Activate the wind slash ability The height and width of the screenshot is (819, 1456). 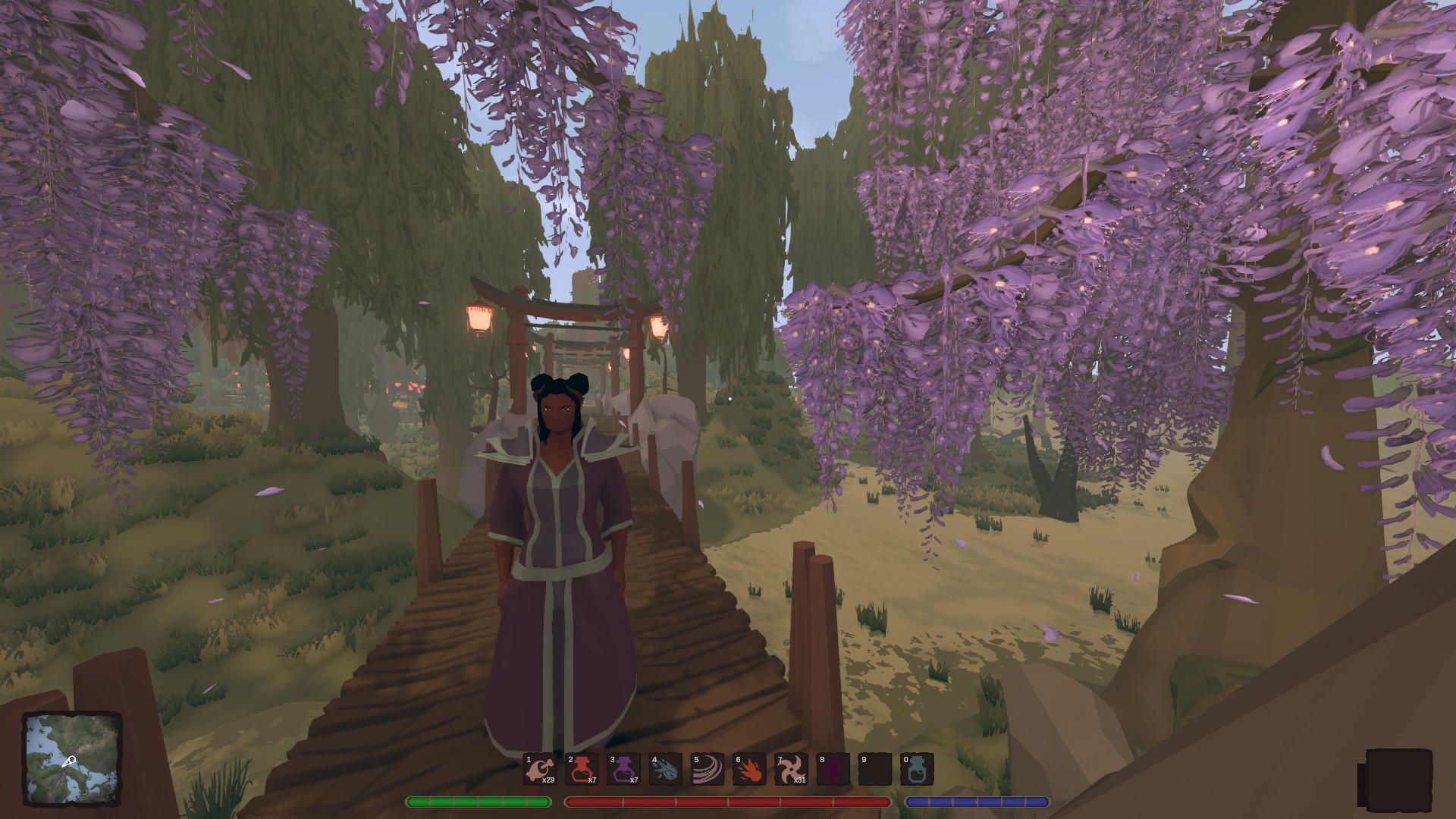point(707,770)
